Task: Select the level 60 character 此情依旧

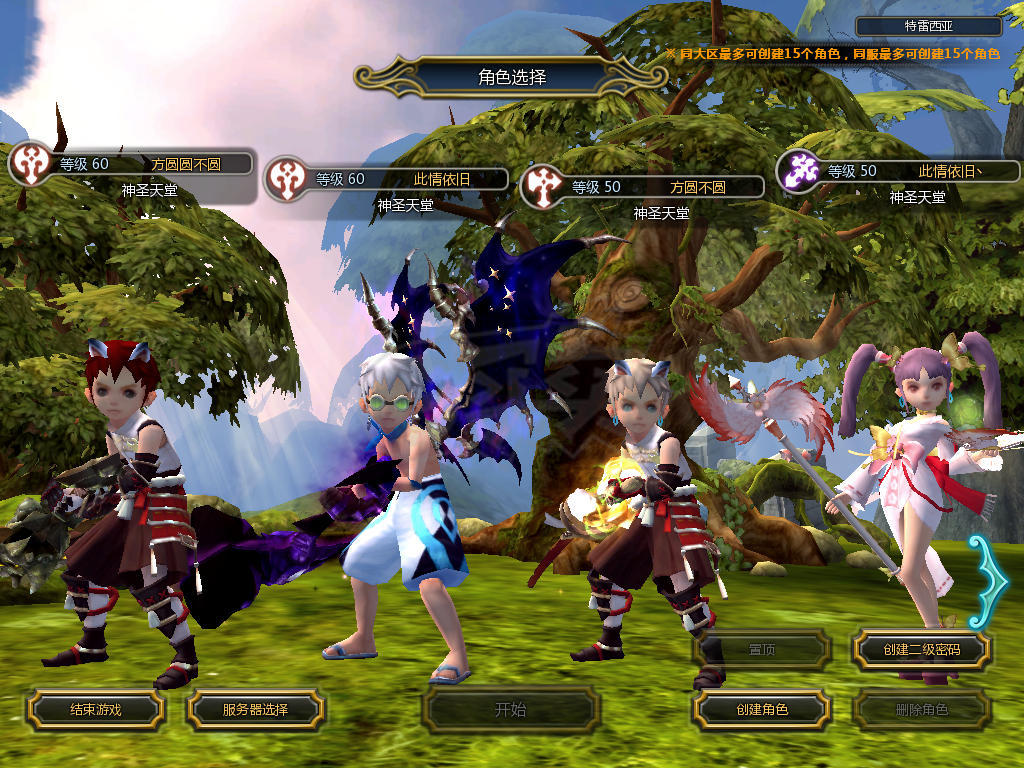Action: point(386,180)
